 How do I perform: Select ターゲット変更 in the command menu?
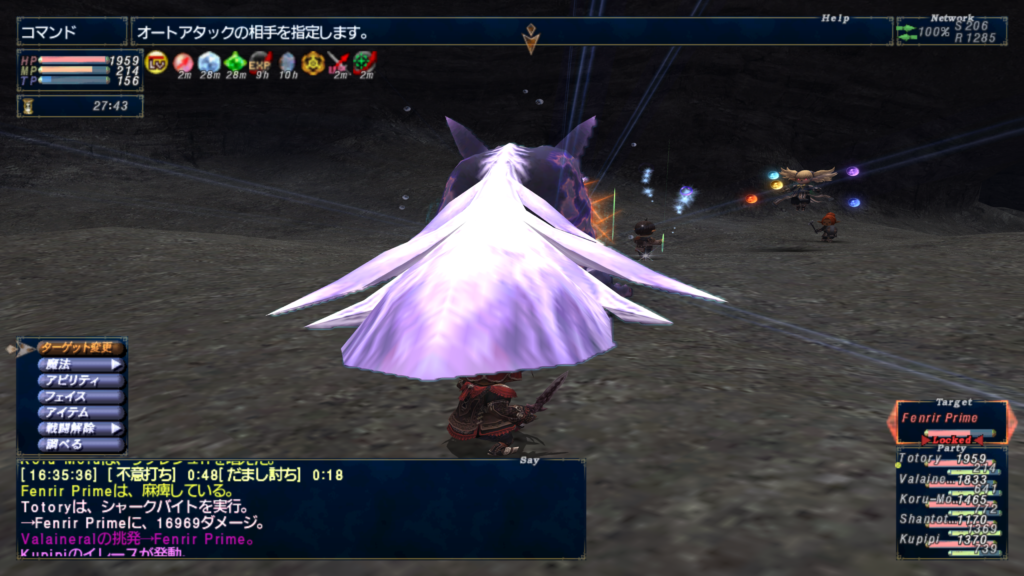82,348
